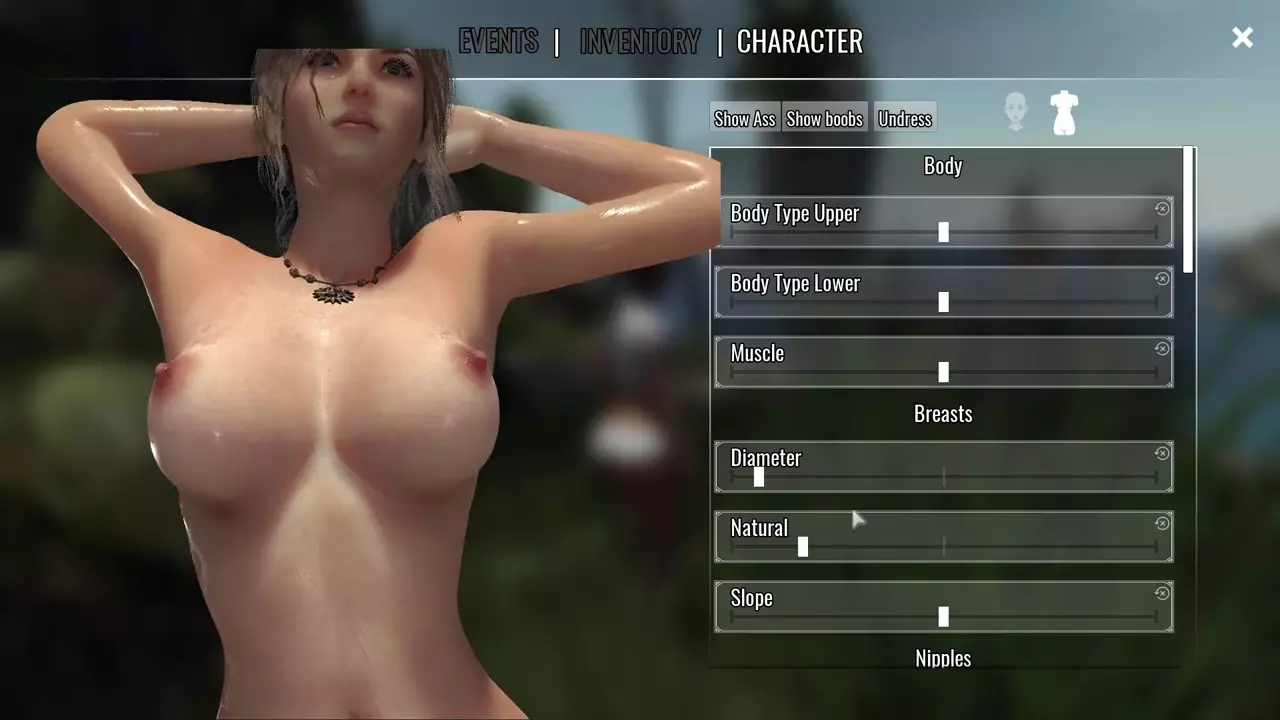The height and width of the screenshot is (720, 1280).
Task: Click the settings panel scrollbar
Action: (x=1188, y=210)
